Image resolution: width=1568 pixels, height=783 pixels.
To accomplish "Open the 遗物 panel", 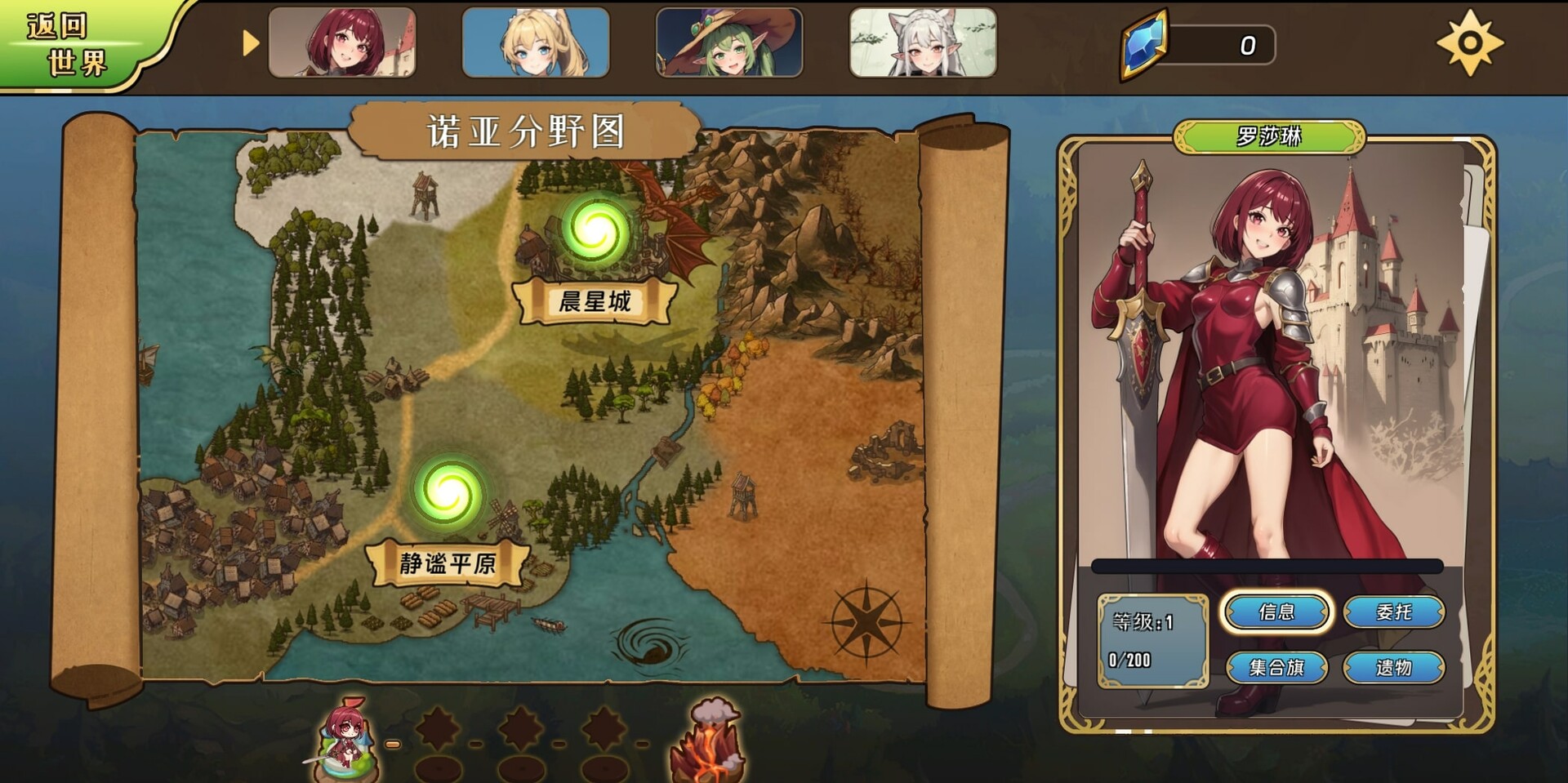I will tap(1392, 667).
